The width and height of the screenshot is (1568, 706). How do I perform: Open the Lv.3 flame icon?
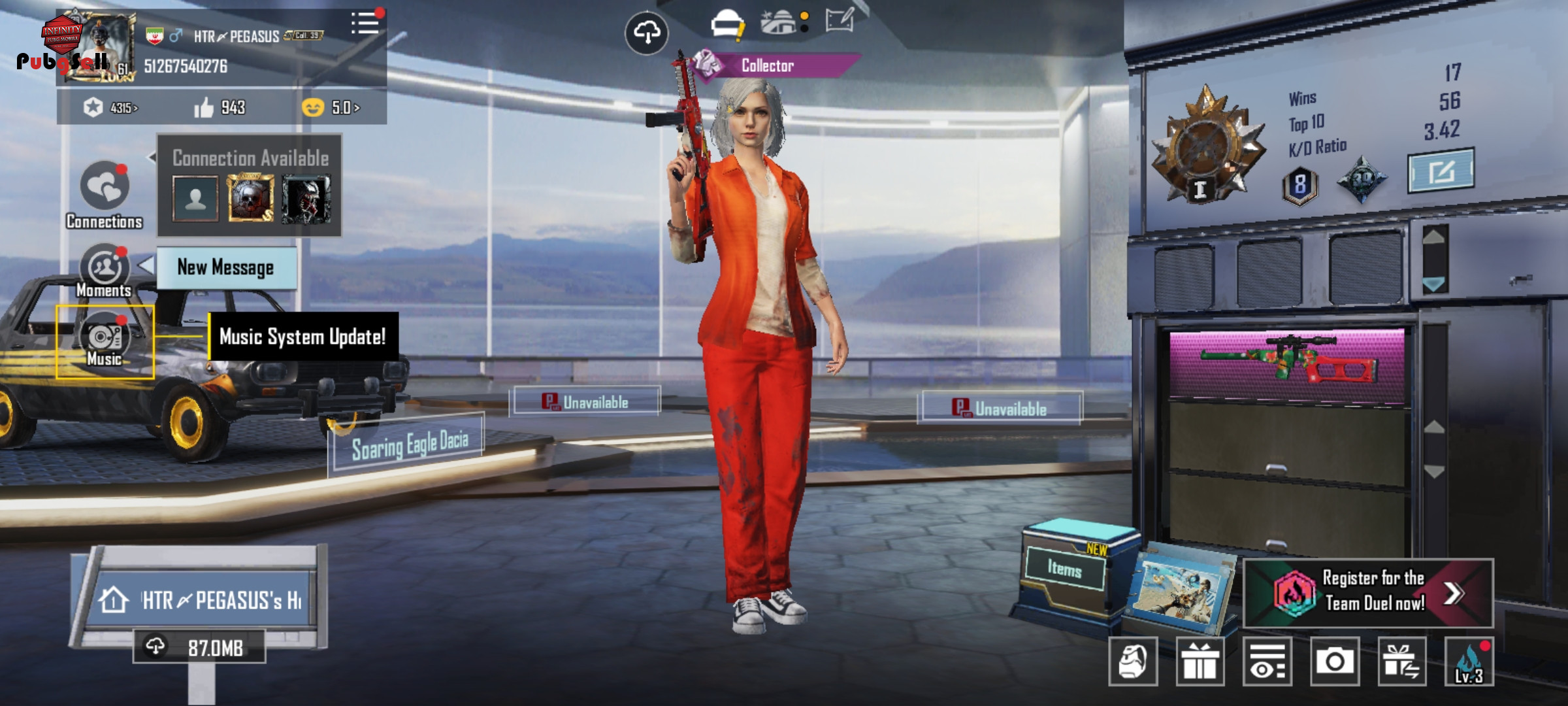tap(1469, 662)
